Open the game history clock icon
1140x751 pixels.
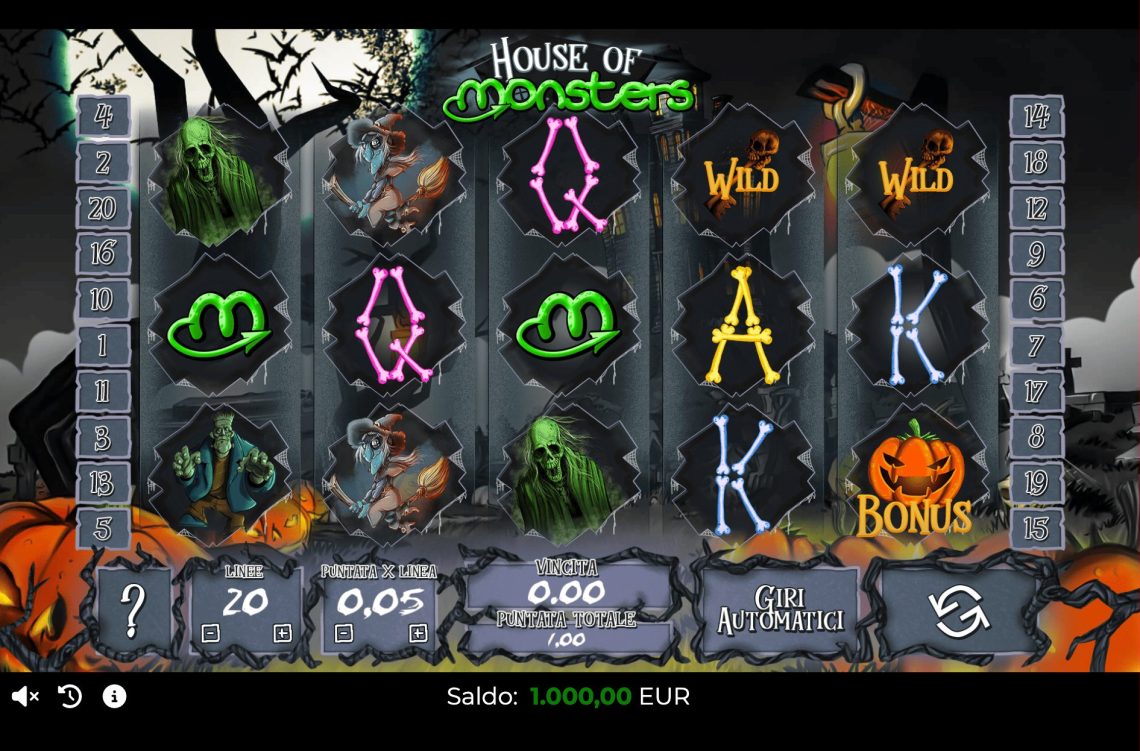[x=70, y=696]
